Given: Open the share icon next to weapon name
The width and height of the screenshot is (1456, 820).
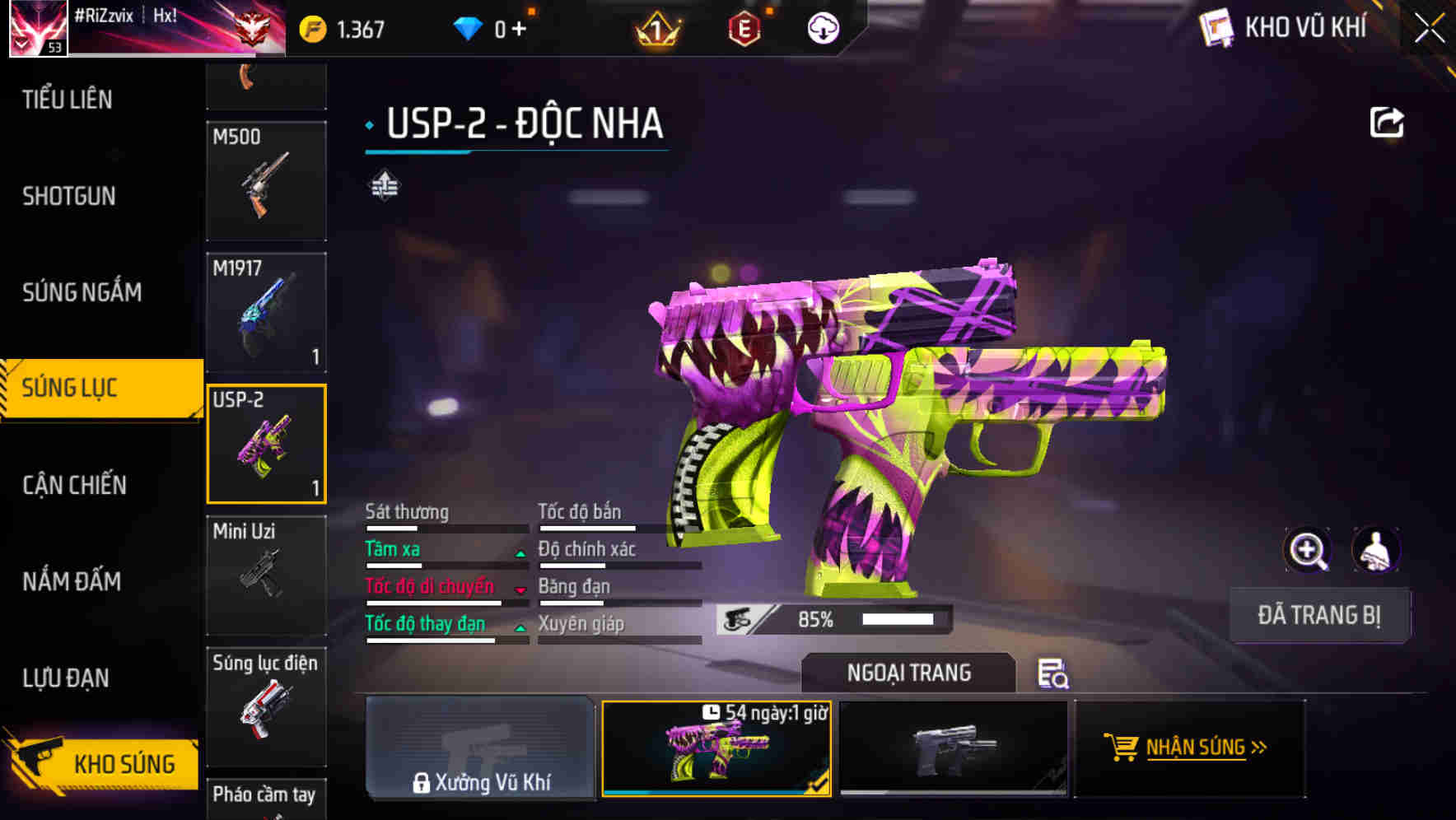Looking at the screenshot, I should point(1388,122).
